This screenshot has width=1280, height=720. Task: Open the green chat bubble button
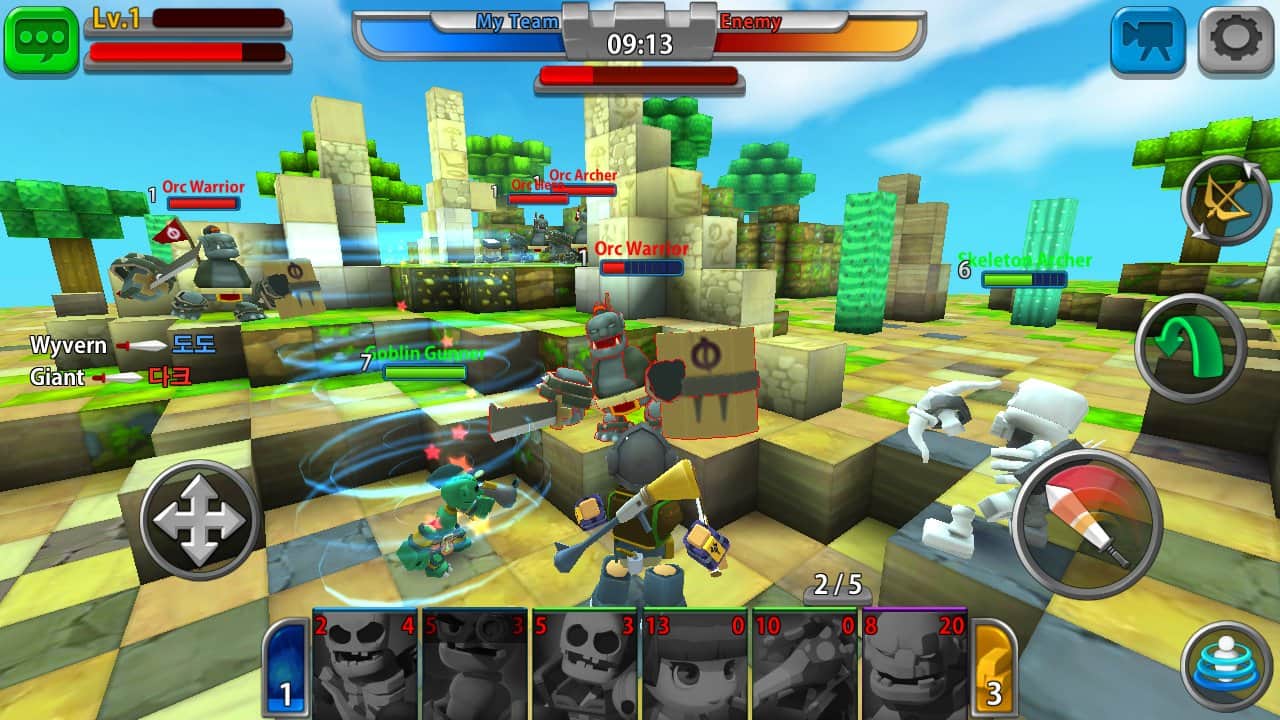(x=41, y=41)
